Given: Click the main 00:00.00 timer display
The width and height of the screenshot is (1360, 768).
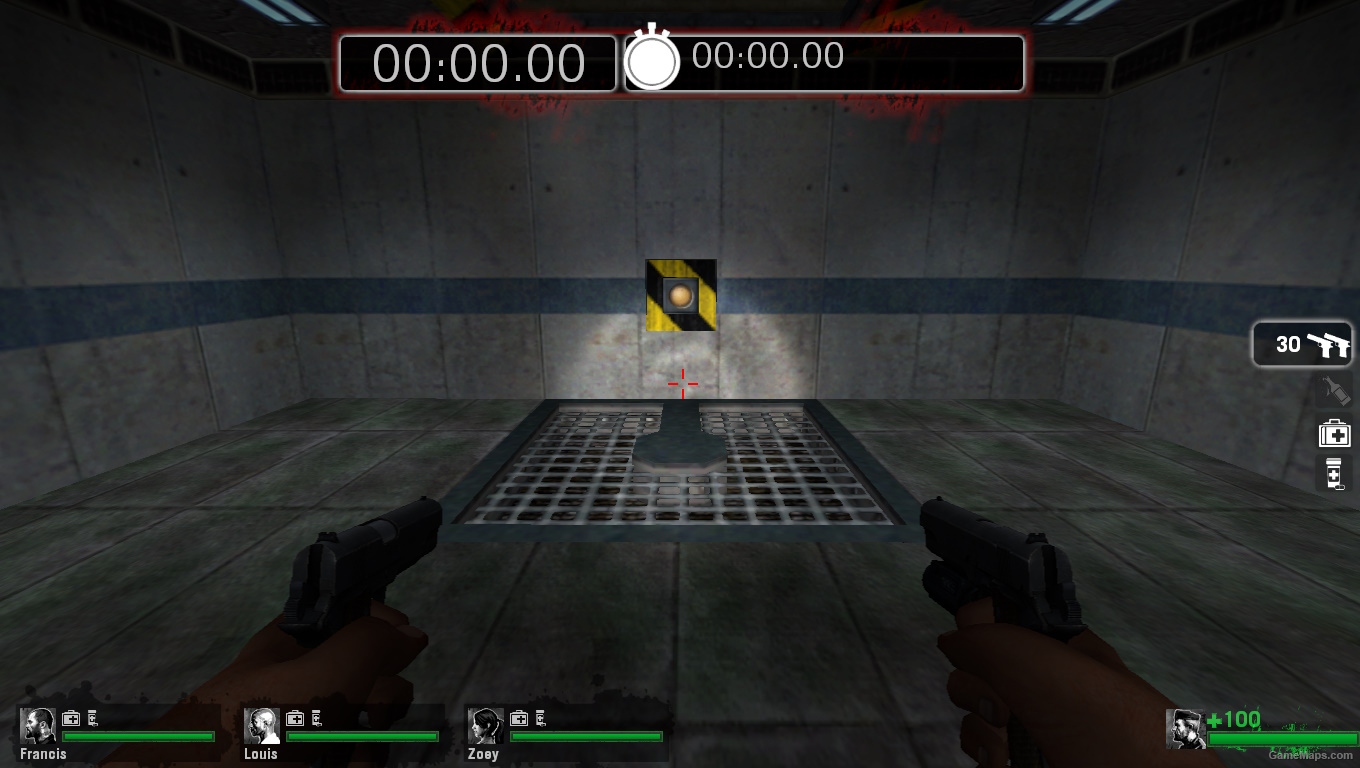Looking at the screenshot, I should [478, 63].
